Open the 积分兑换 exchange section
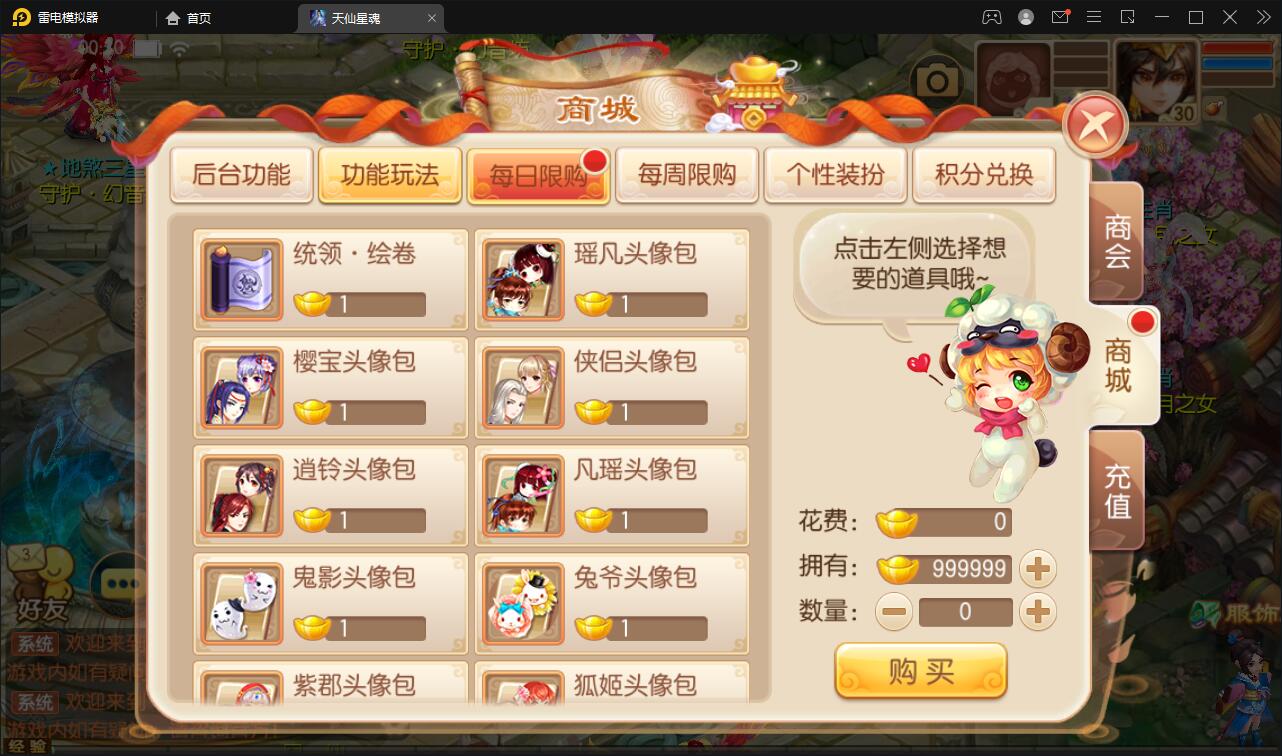 984,173
